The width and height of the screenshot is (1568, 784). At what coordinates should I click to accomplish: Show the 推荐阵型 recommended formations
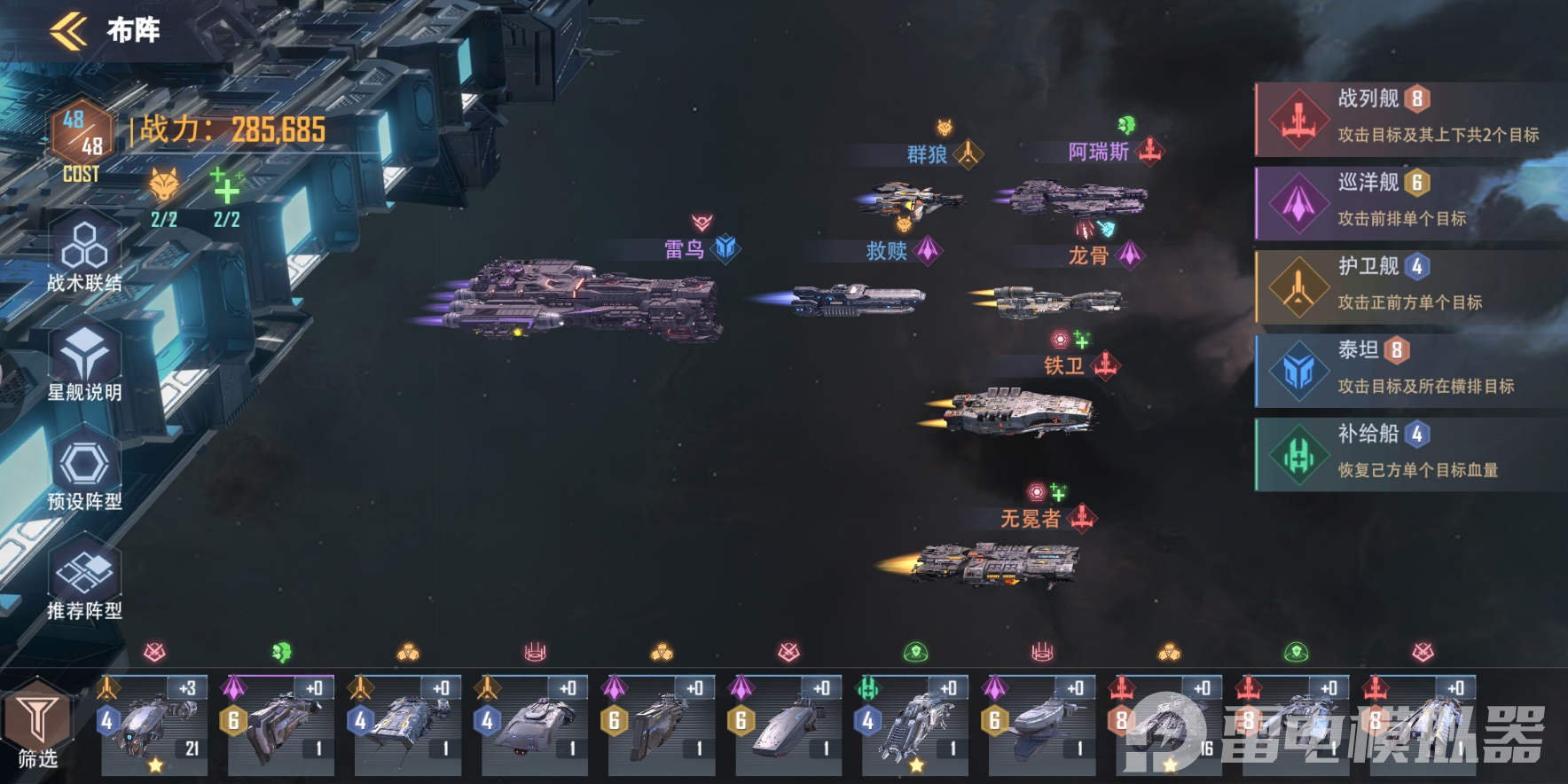pos(84,582)
